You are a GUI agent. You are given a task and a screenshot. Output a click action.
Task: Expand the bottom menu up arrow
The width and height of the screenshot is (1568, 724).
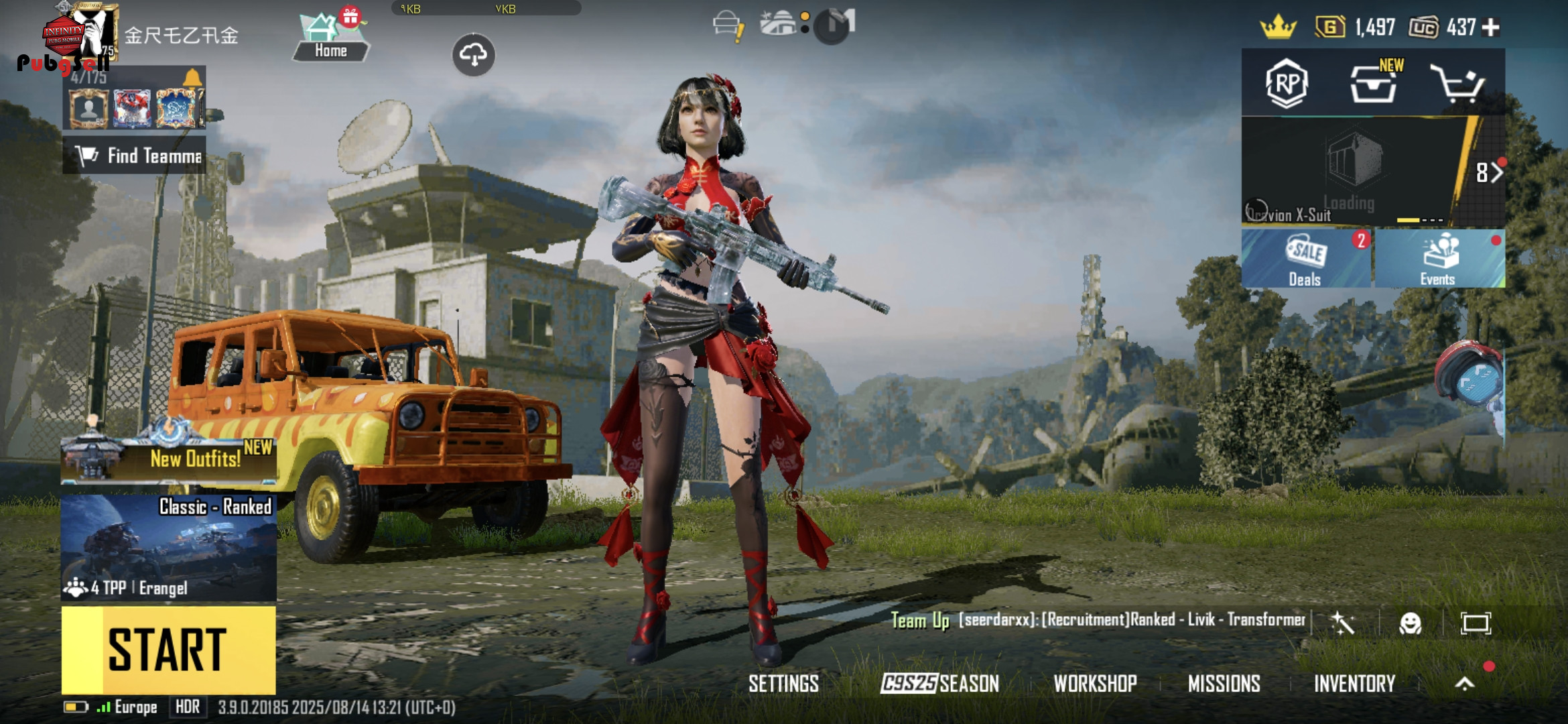(x=1465, y=684)
